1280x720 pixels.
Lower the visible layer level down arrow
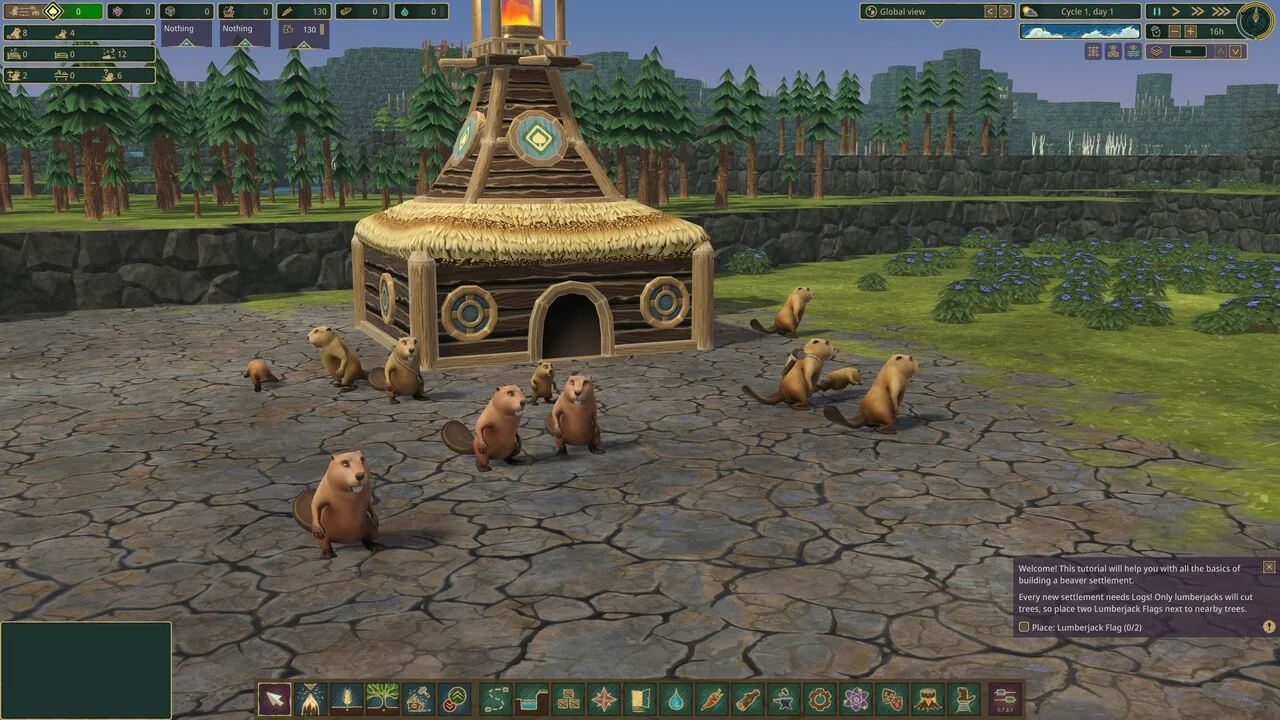(1237, 51)
